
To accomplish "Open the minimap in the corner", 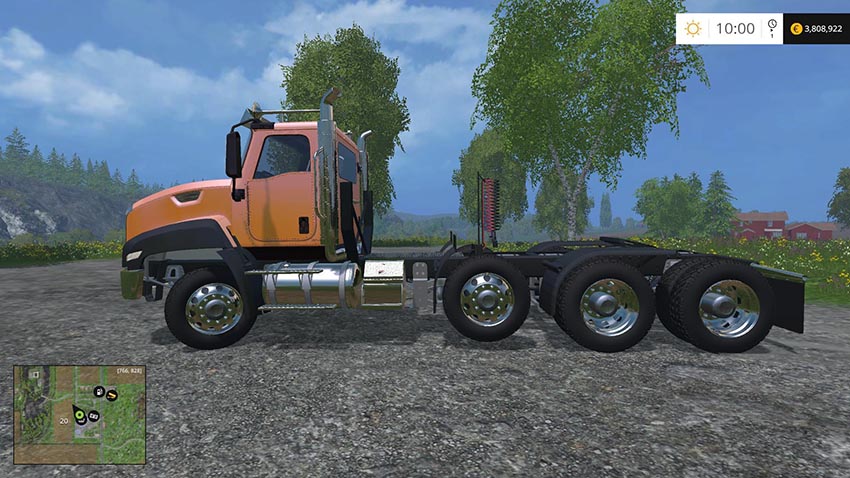I will (79, 414).
